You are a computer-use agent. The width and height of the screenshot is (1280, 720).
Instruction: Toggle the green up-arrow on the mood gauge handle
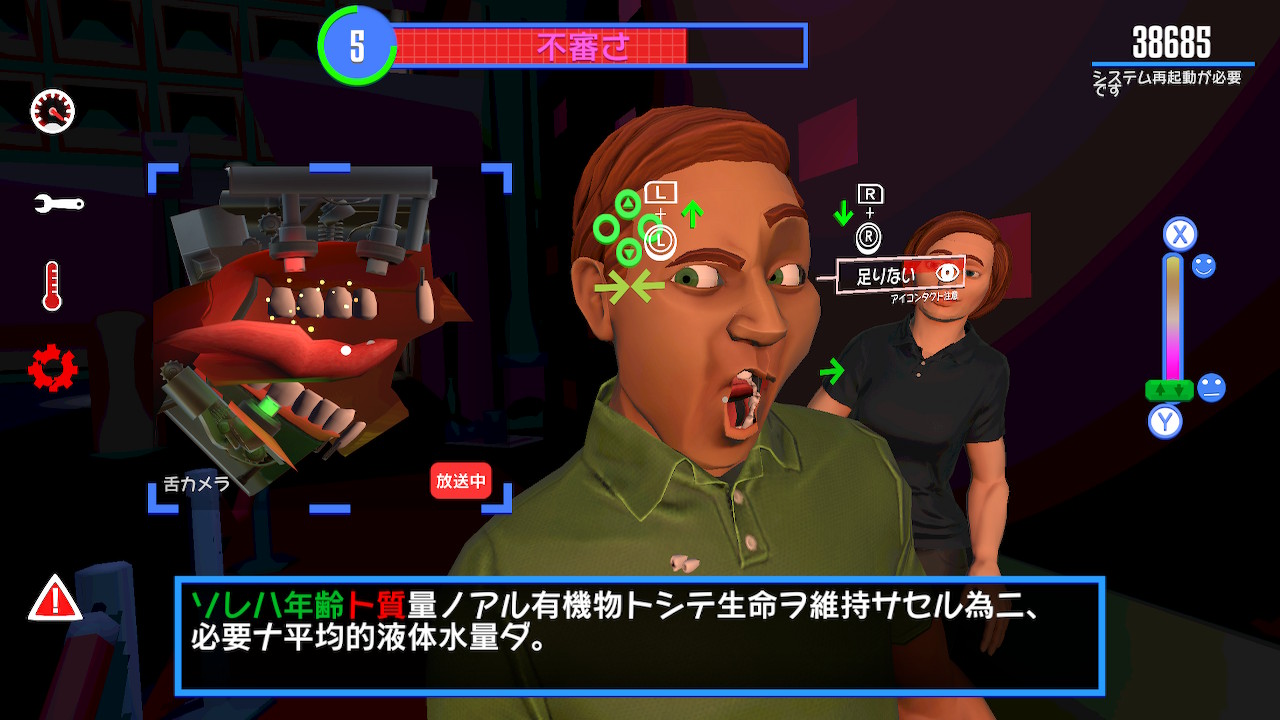(x=1160, y=390)
